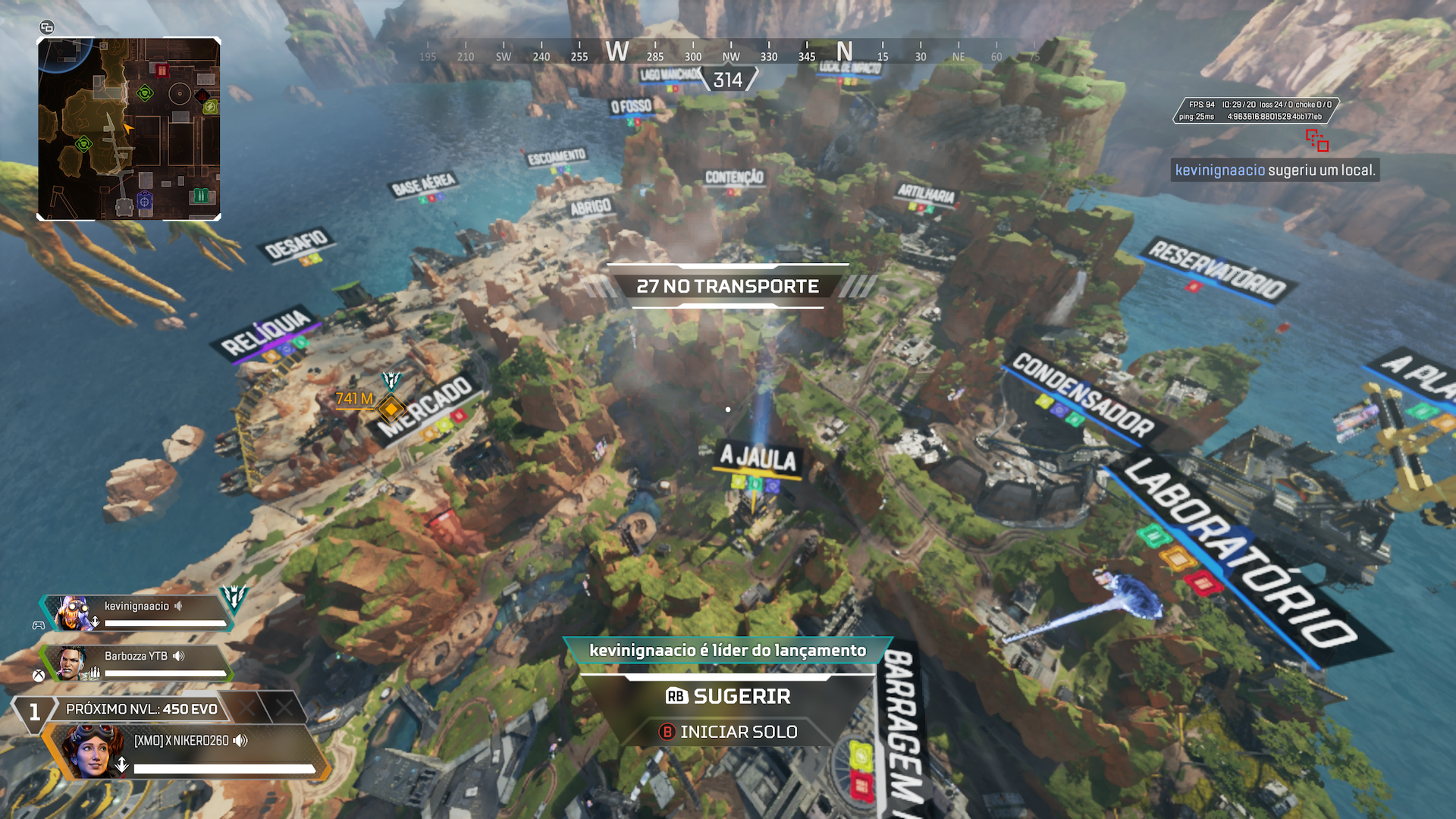
Task: Choose the RESERVATÓRIO location label
Action: tap(1216, 269)
